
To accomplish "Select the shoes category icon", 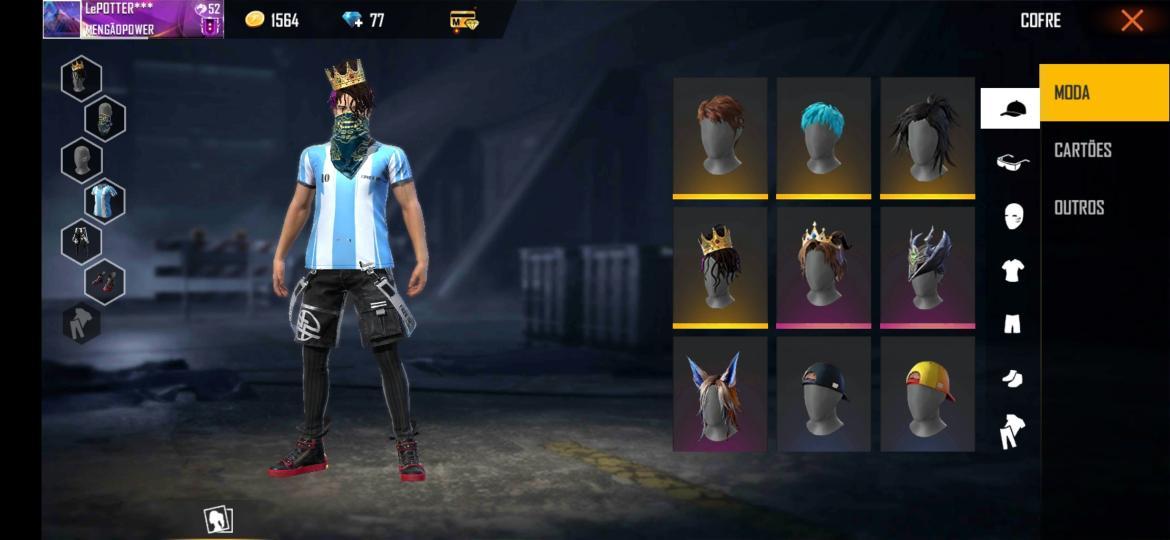I will click(x=1012, y=377).
